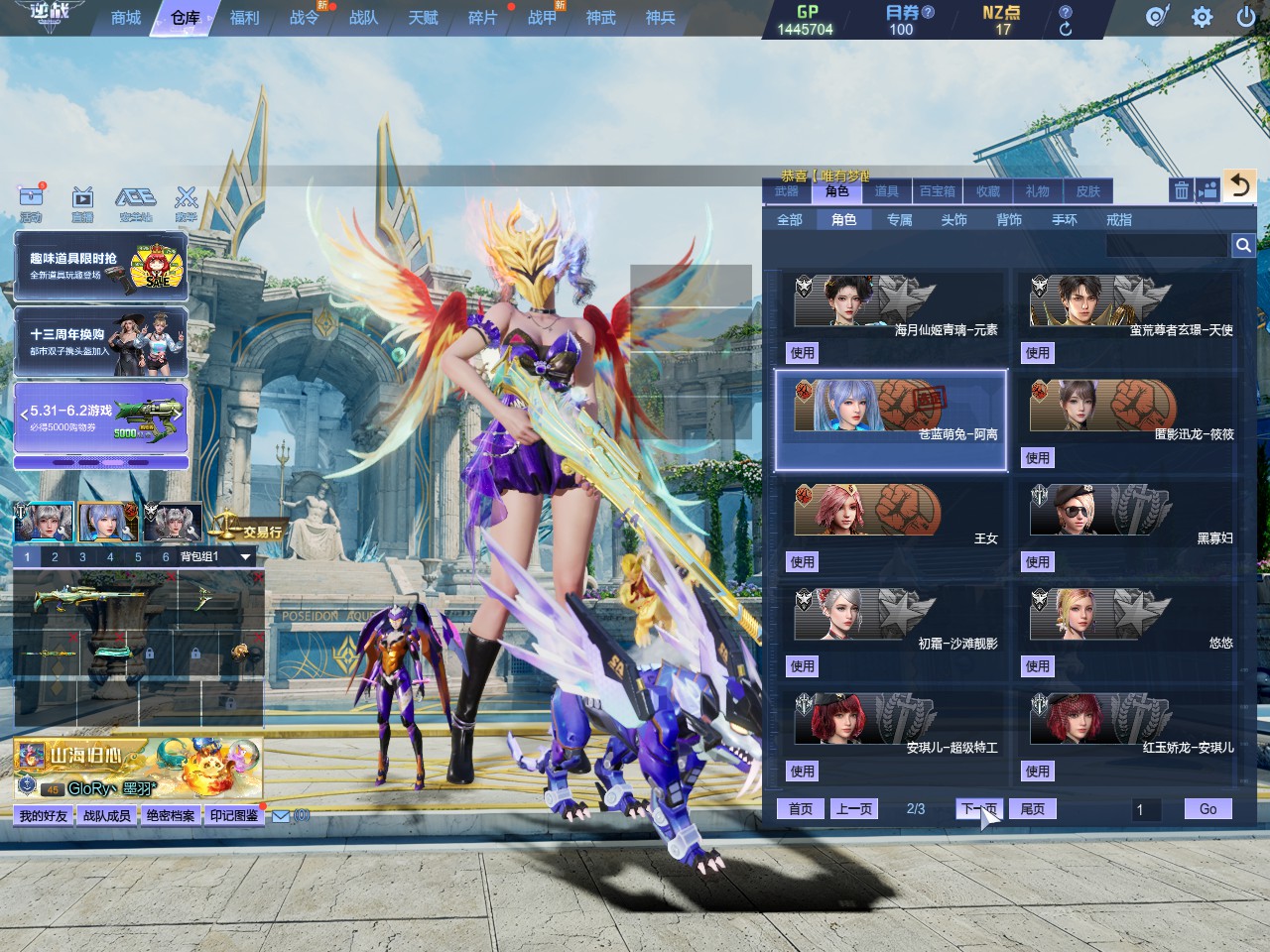
Task: Switch to the 道具 items tab
Action: tap(887, 191)
